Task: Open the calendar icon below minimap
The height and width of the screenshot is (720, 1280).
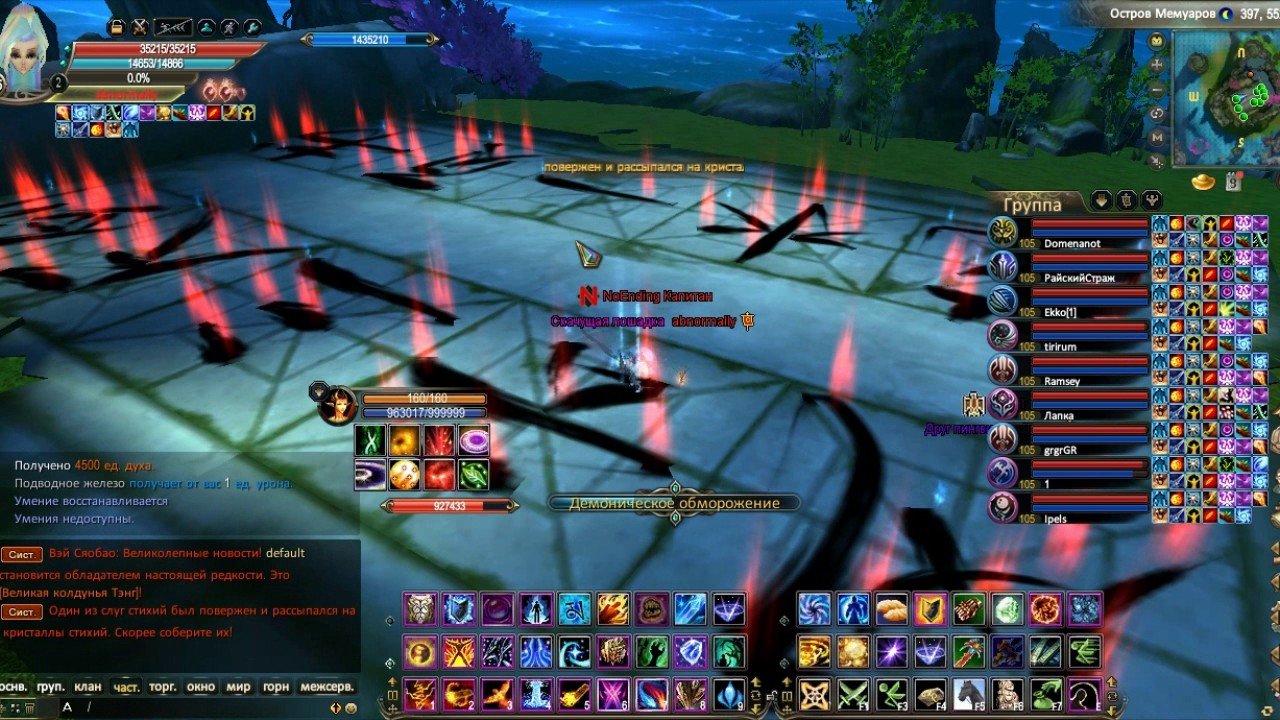Action: click(1233, 182)
